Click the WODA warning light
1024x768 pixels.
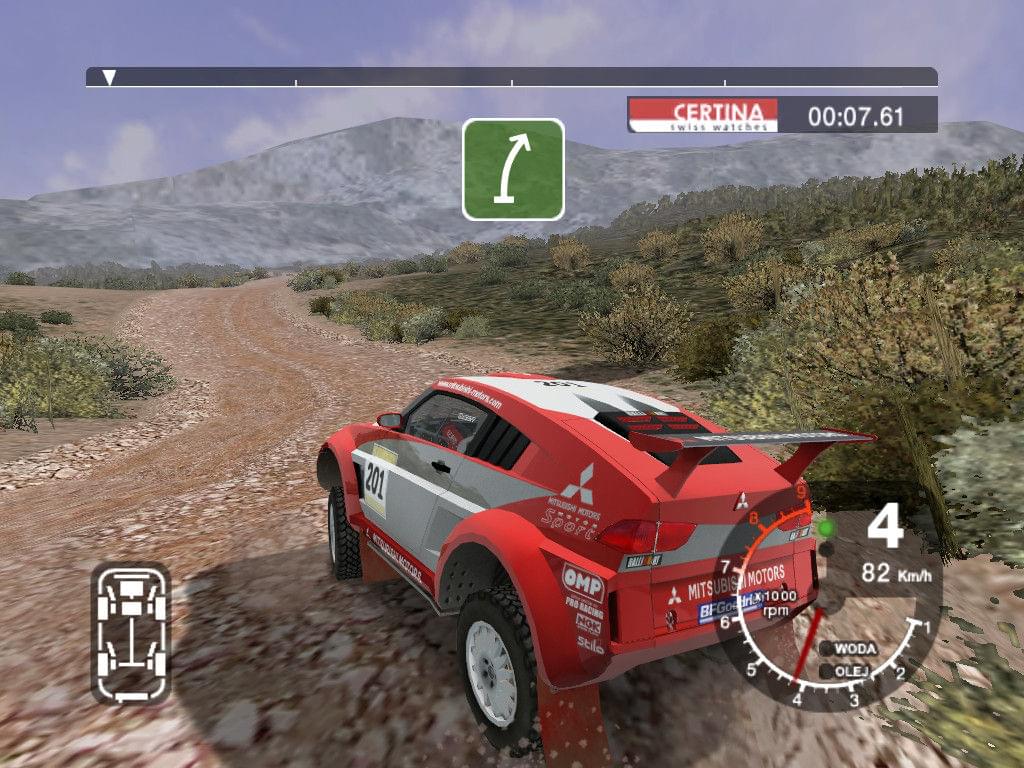[827, 649]
